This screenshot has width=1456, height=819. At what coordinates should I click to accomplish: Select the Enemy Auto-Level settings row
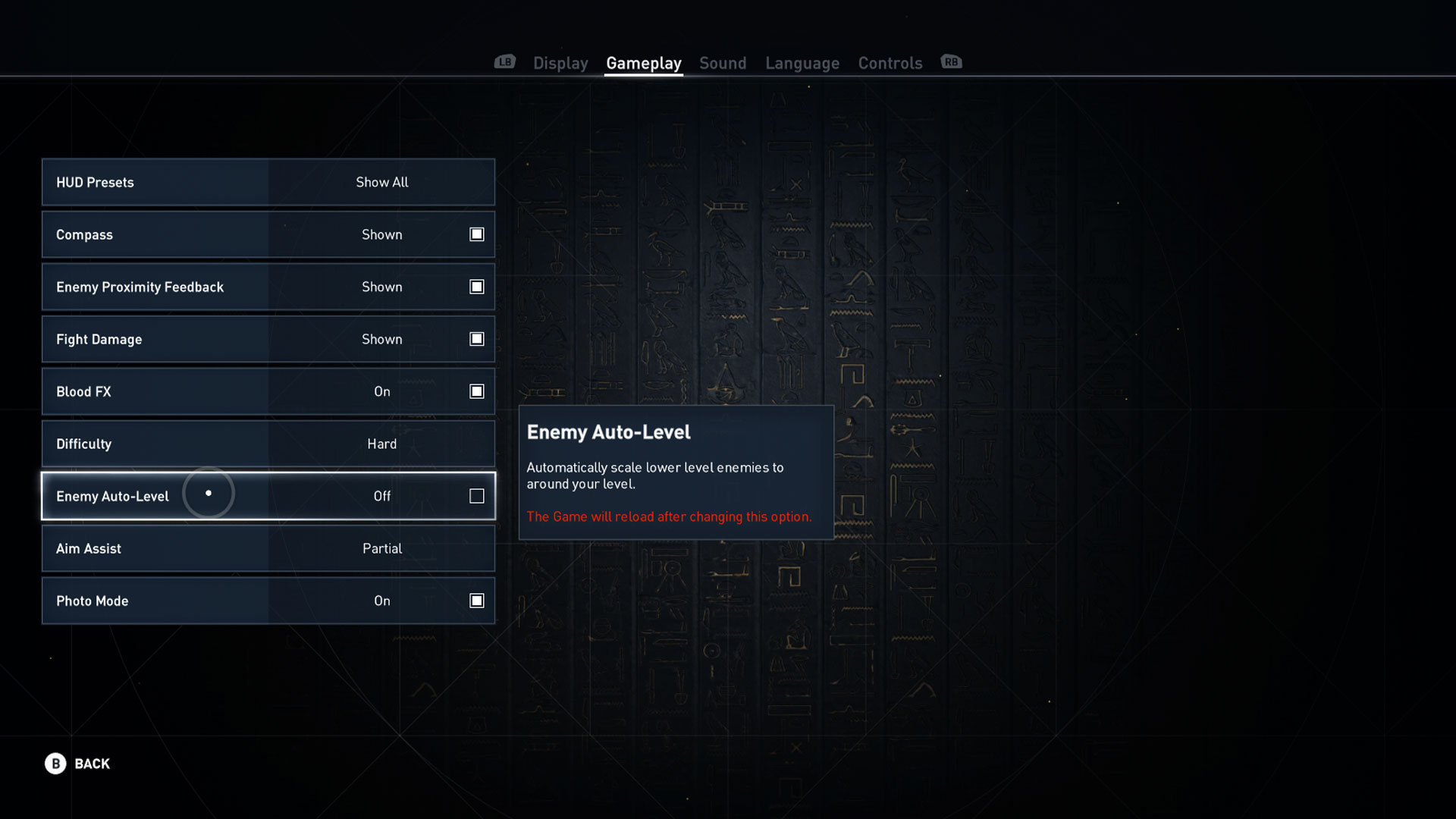pyautogui.click(x=152, y=496)
